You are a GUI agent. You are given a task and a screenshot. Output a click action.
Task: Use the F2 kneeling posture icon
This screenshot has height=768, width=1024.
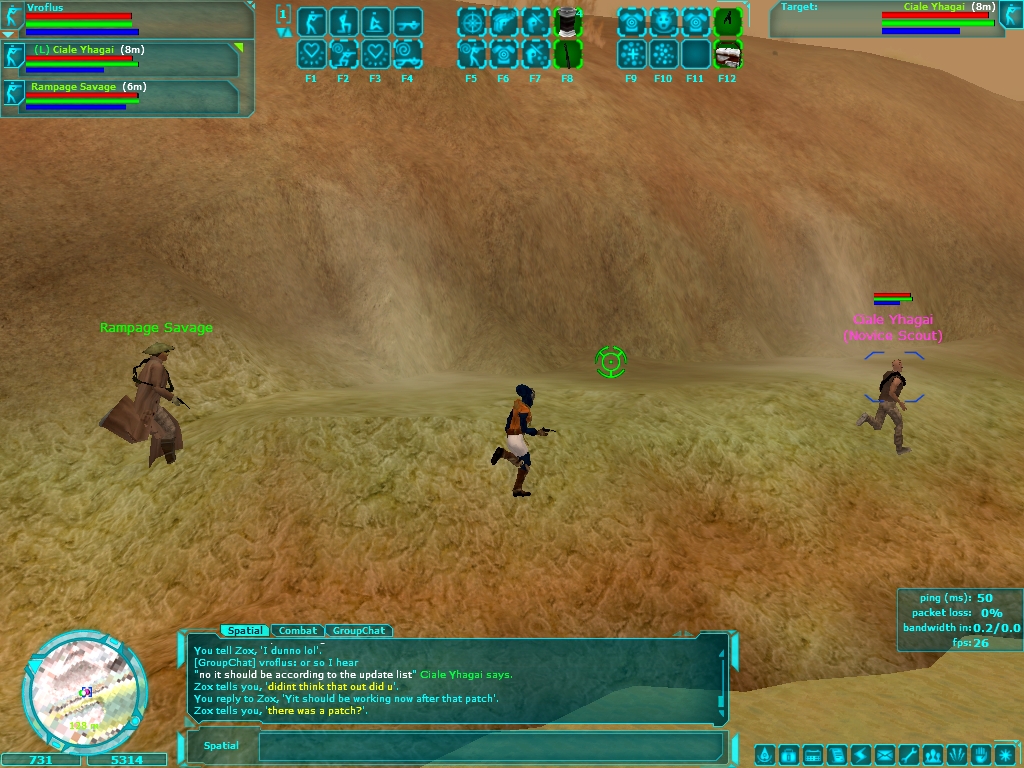[x=343, y=22]
